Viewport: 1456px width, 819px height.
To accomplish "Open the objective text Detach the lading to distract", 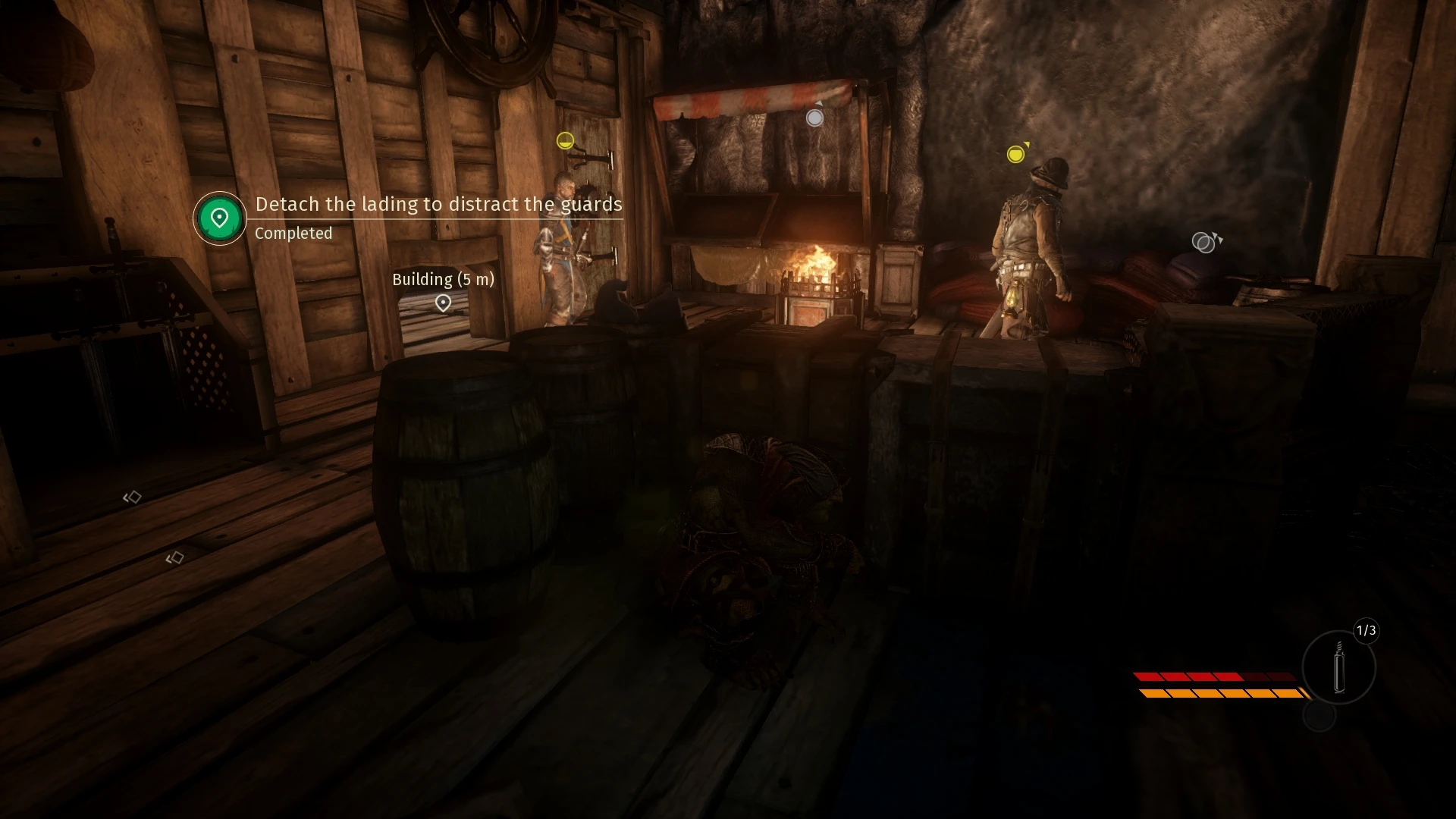I will pos(438,205).
